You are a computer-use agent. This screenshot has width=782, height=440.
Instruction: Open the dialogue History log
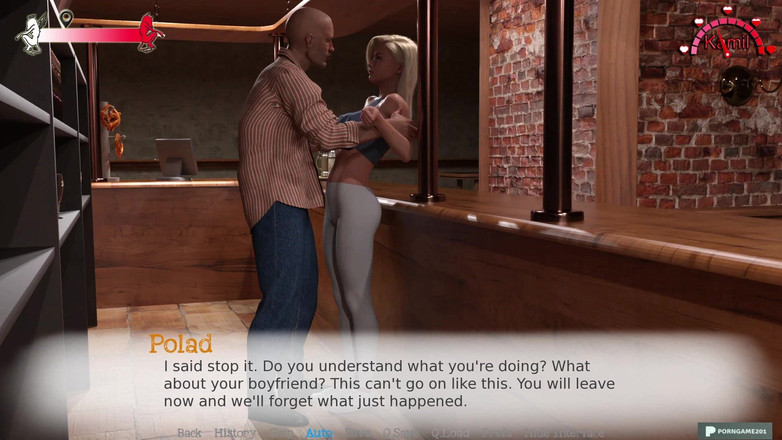click(234, 433)
